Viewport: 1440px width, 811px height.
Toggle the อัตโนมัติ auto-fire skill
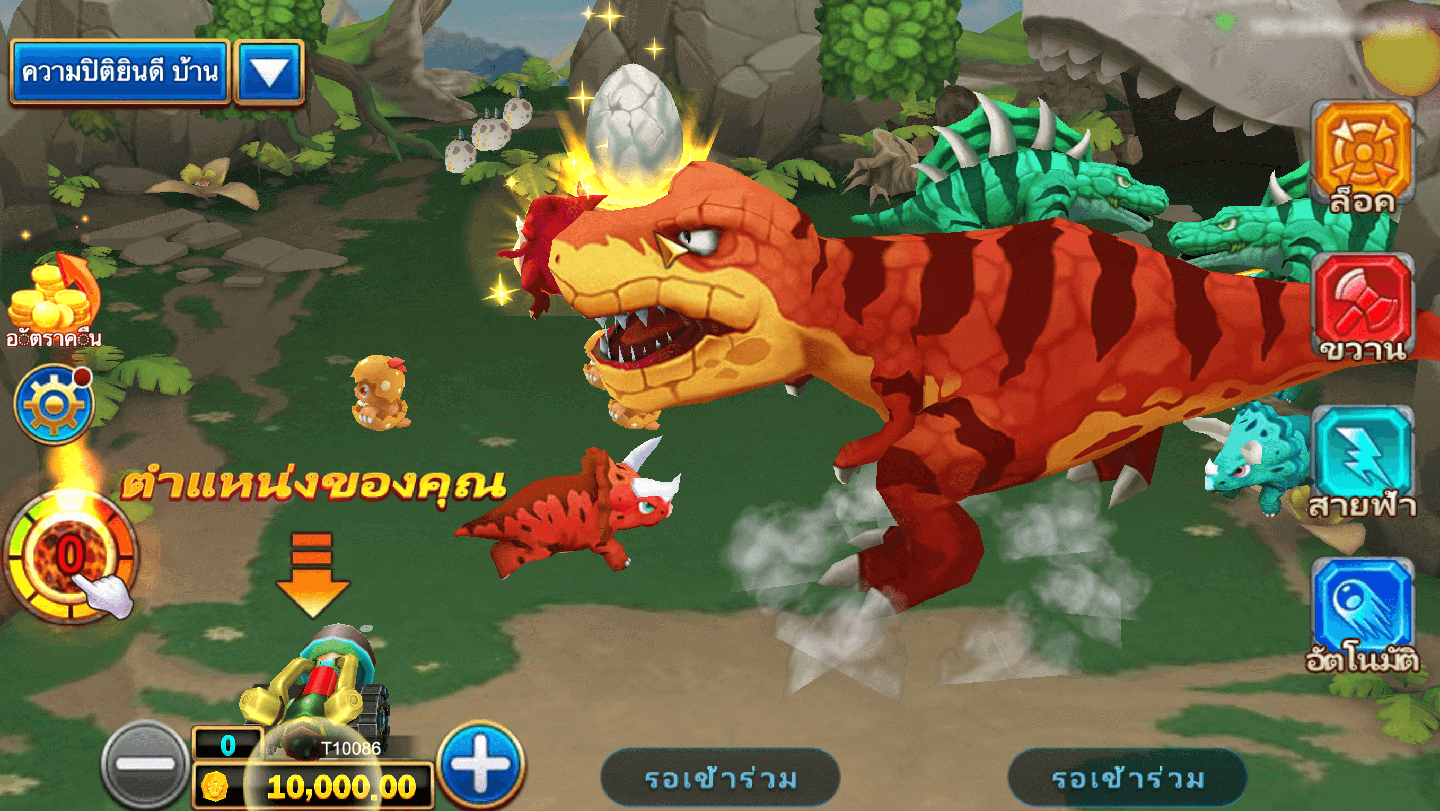1362,610
